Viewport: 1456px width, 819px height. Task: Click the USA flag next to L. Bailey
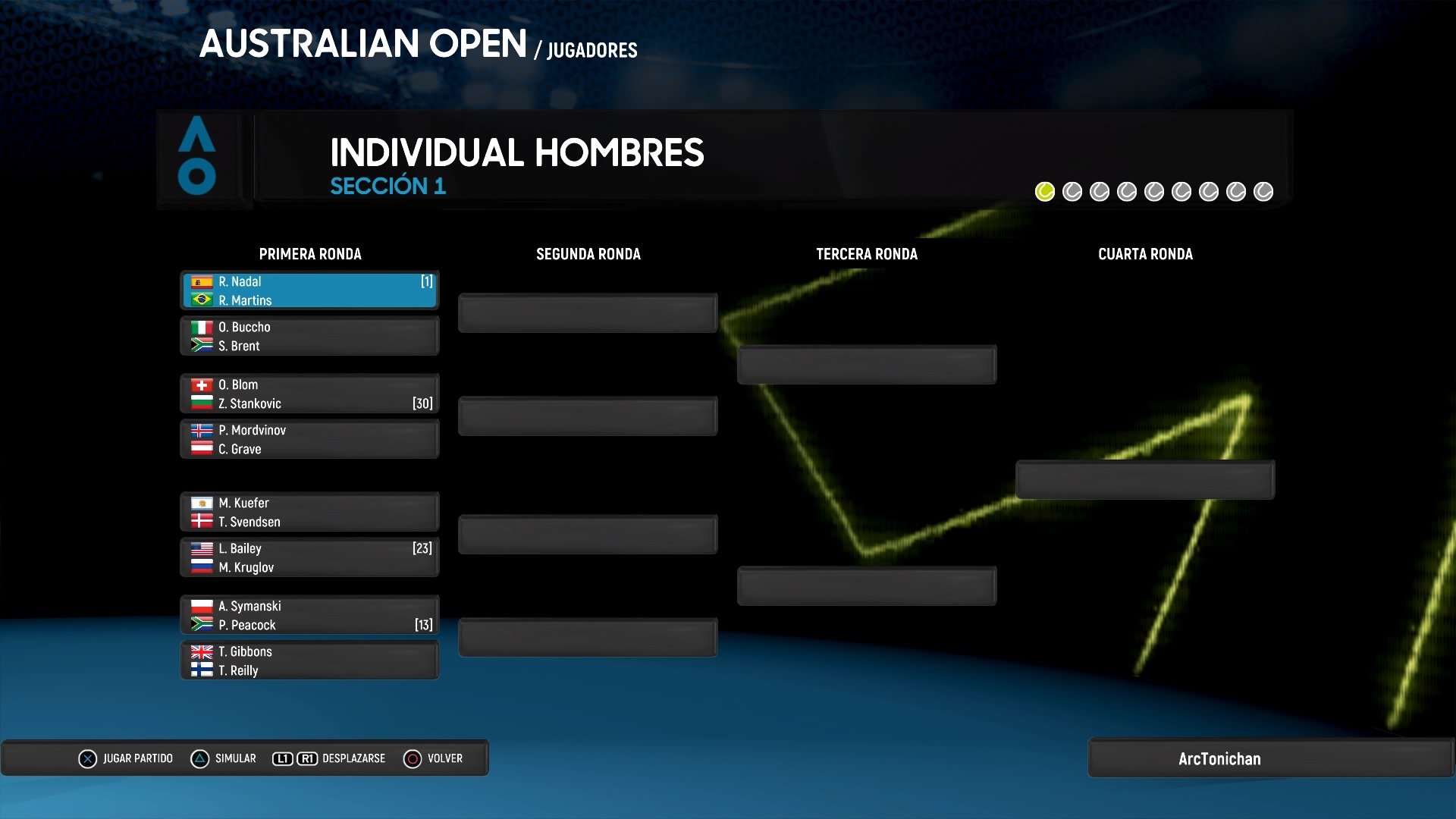[201, 548]
